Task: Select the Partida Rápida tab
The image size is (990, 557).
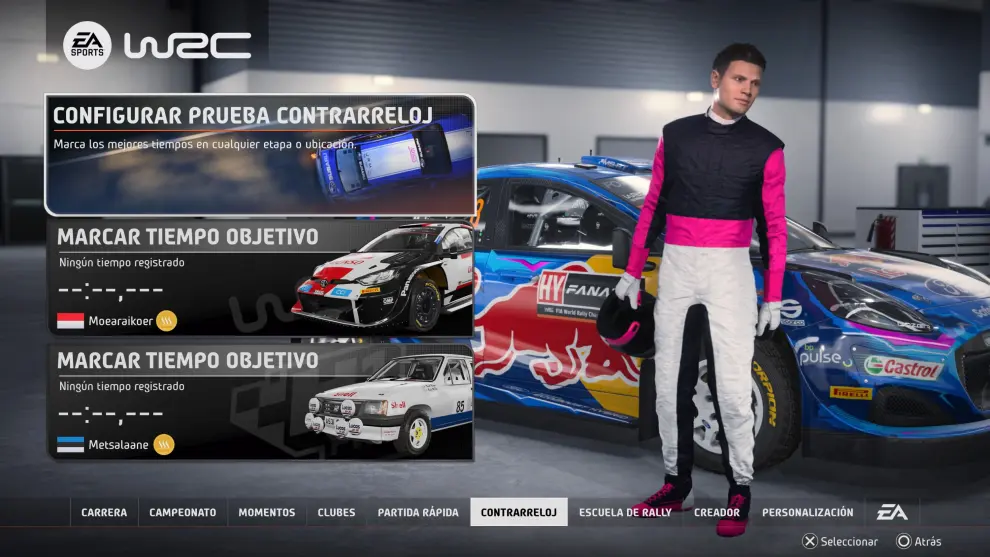Action: [418, 512]
